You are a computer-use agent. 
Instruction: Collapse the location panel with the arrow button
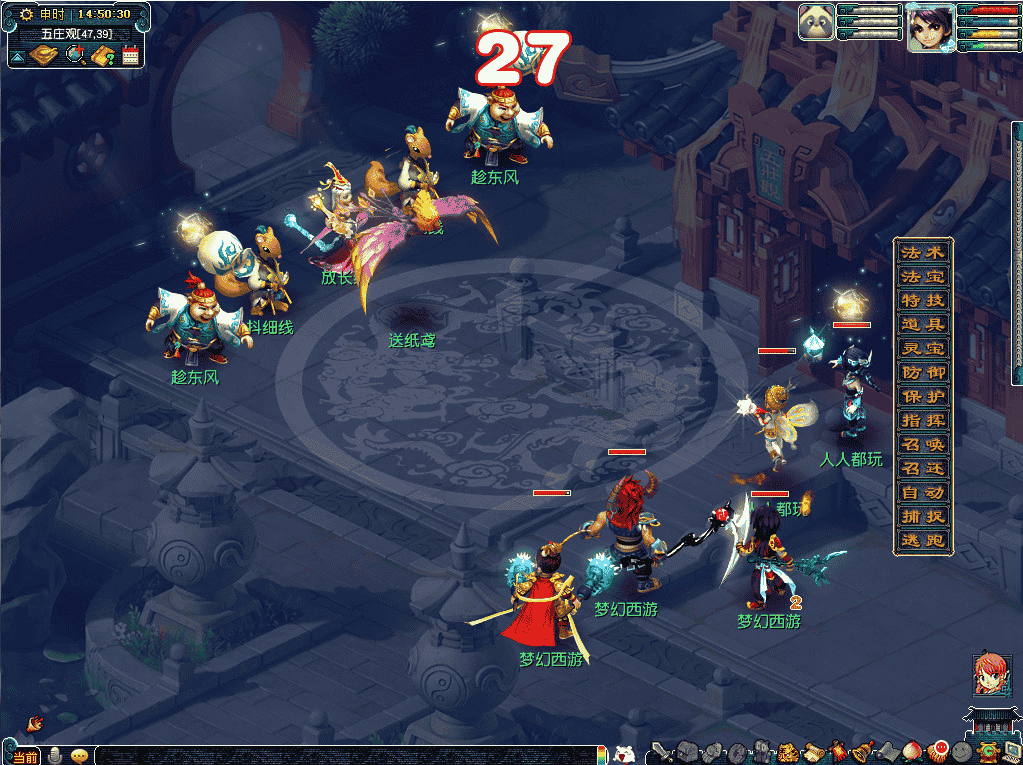pos(18,57)
